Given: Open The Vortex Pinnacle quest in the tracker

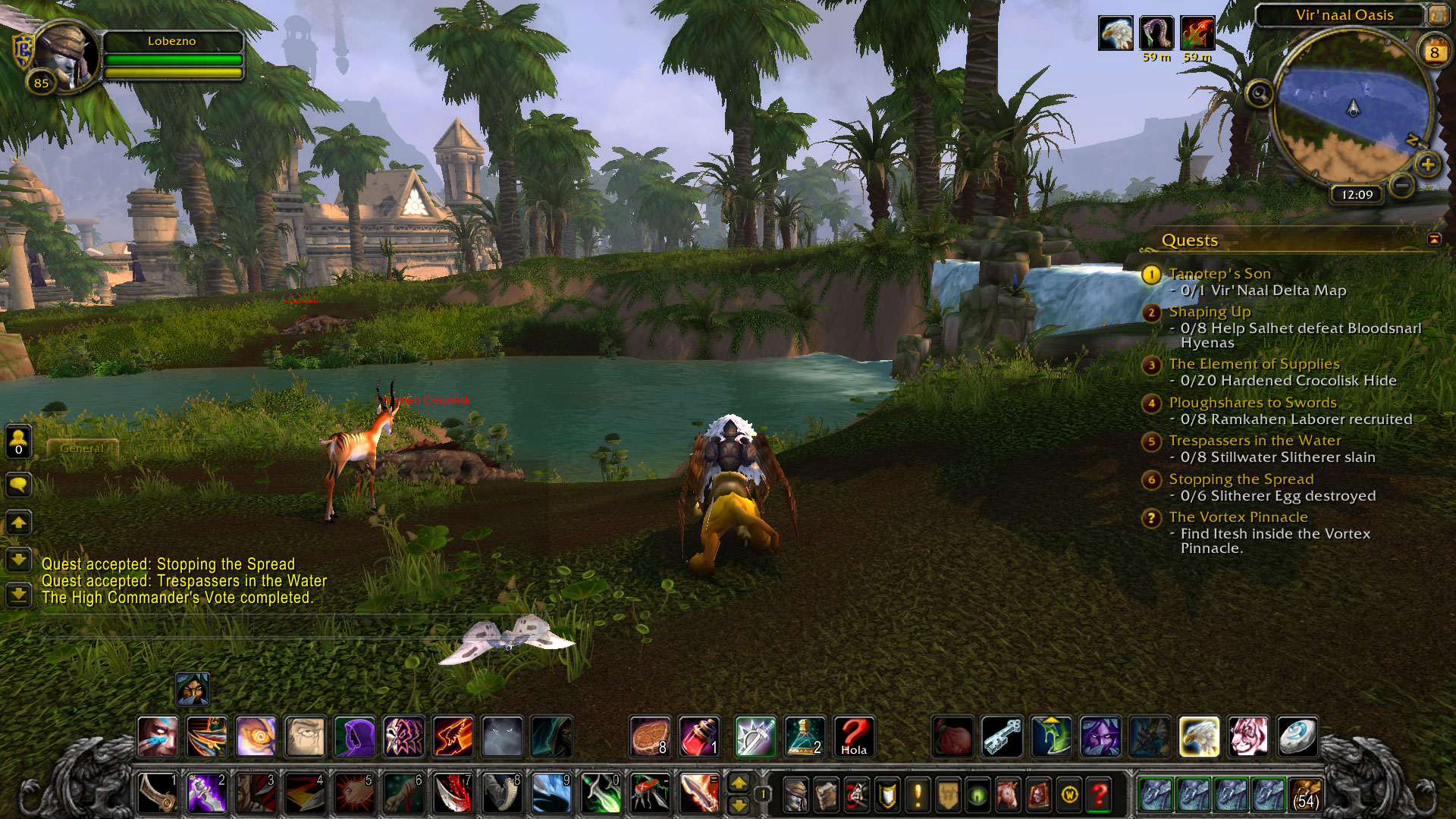Looking at the screenshot, I should (1238, 517).
